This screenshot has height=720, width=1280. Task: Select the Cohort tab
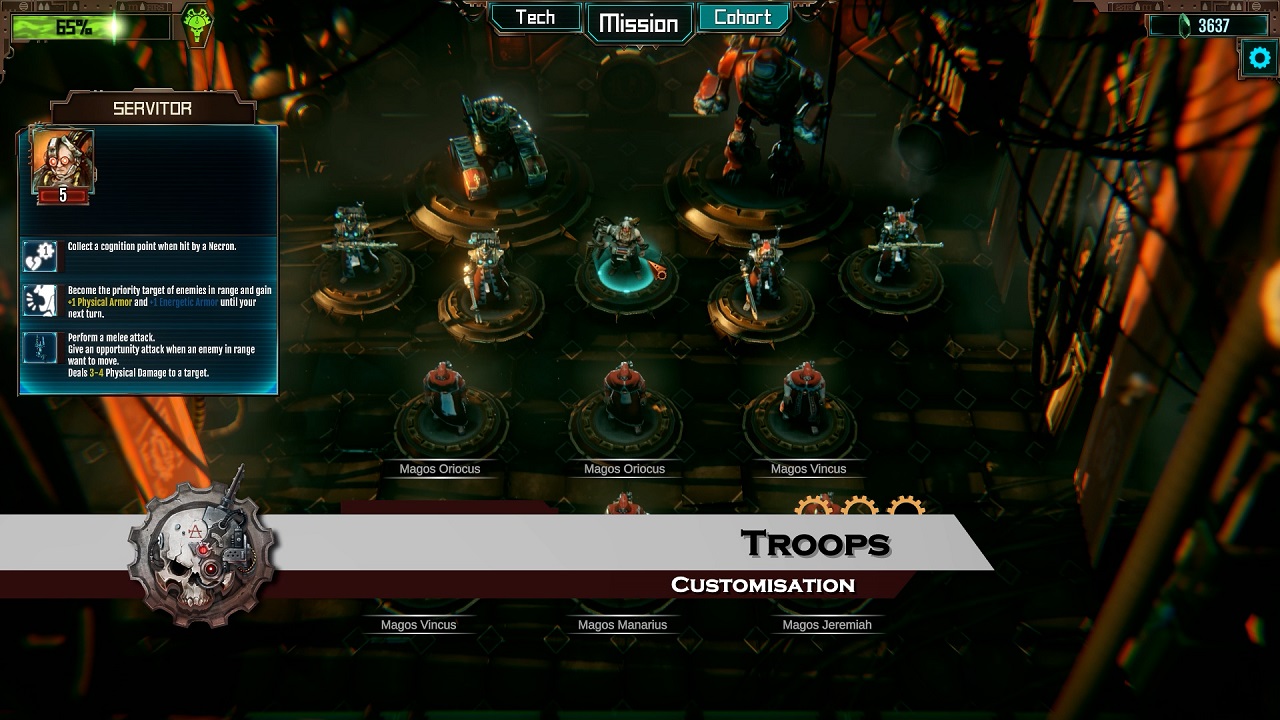click(x=742, y=18)
